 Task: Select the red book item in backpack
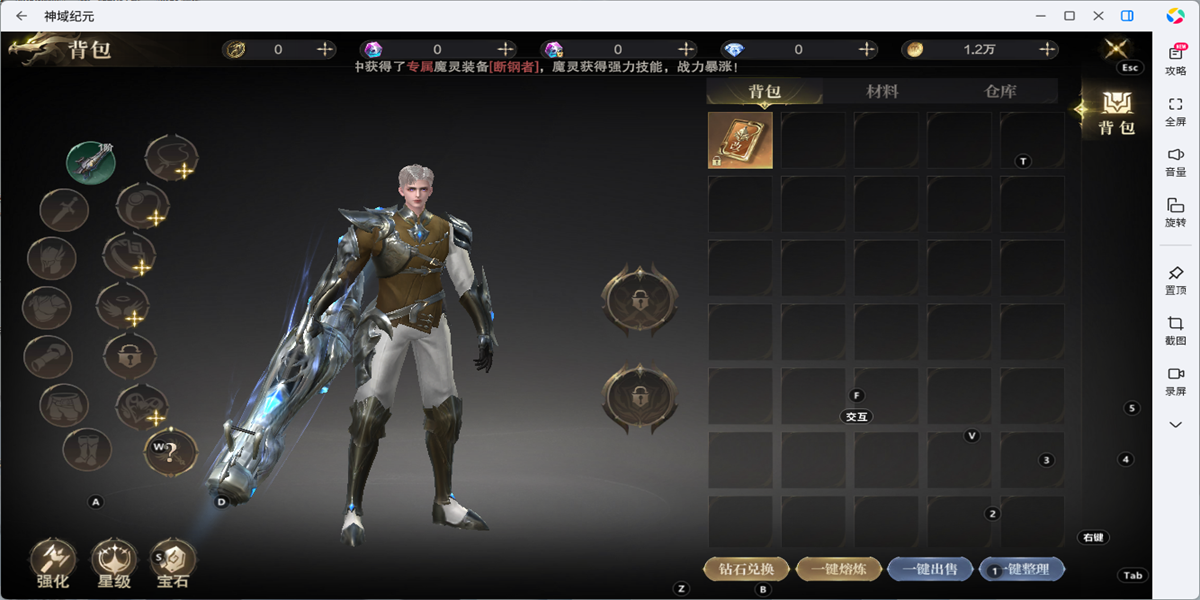pos(740,140)
